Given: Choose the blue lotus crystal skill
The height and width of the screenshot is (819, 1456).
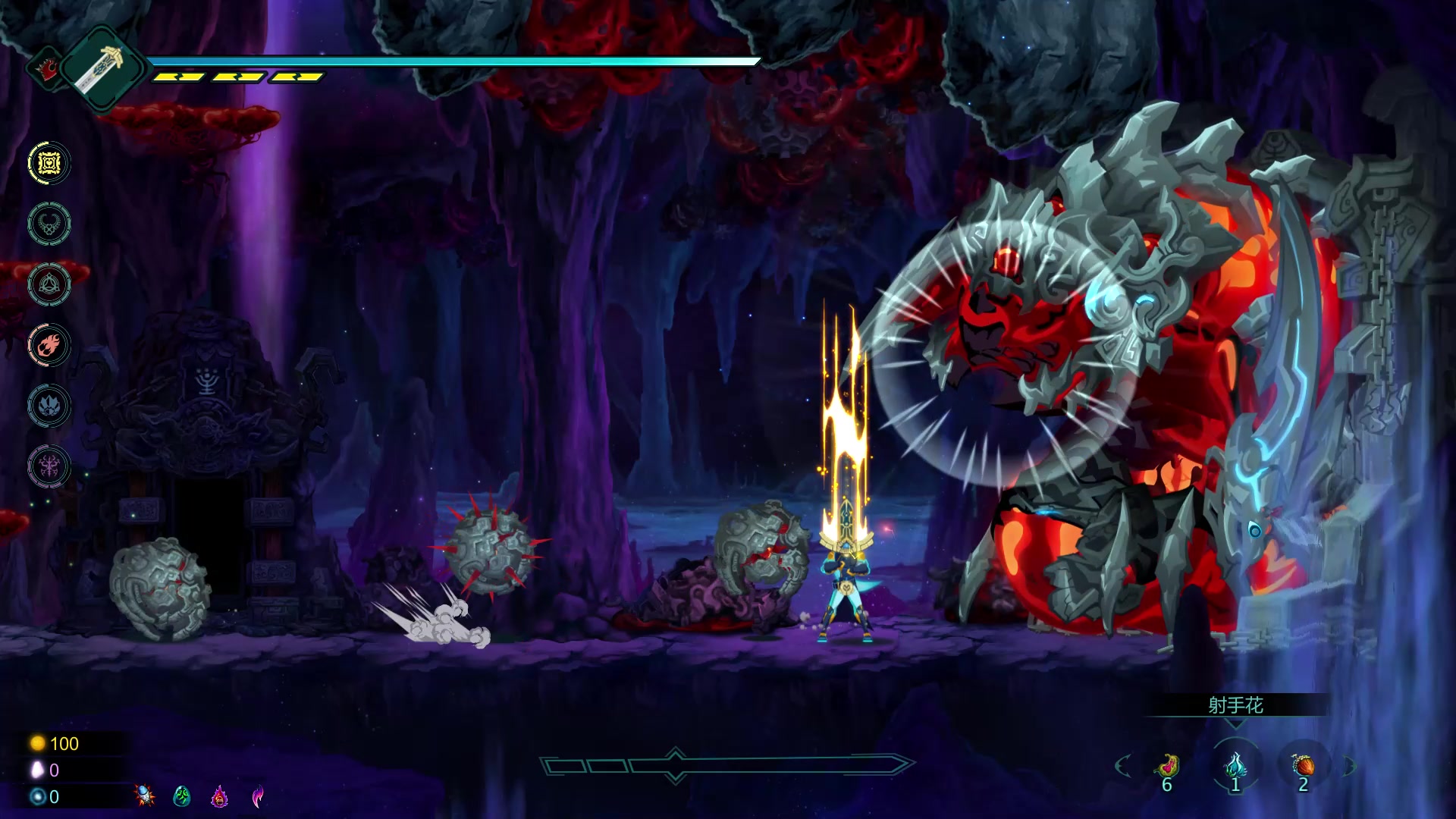Looking at the screenshot, I should (49, 406).
